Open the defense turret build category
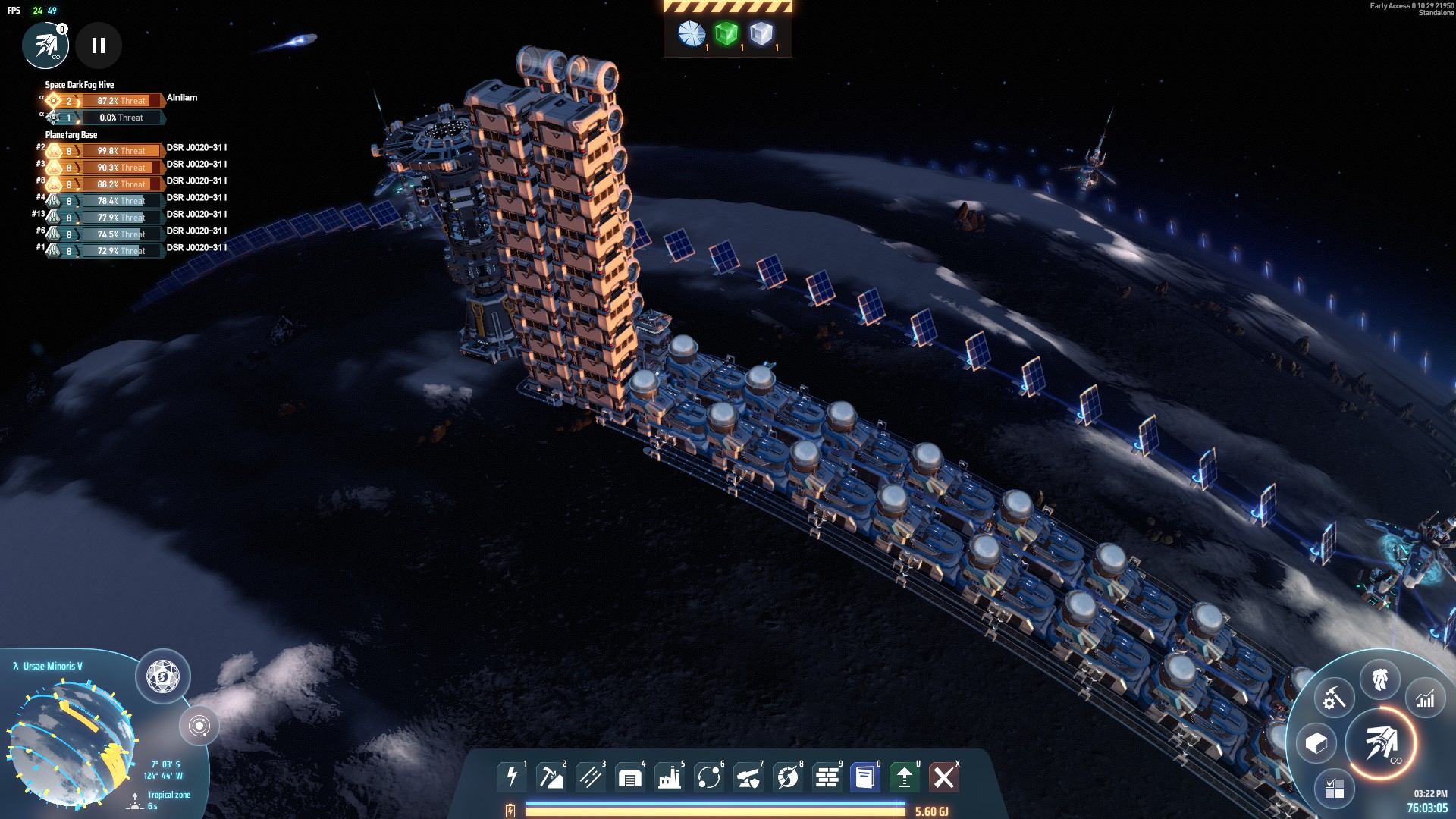1456x819 pixels. (x=748, y=777)
